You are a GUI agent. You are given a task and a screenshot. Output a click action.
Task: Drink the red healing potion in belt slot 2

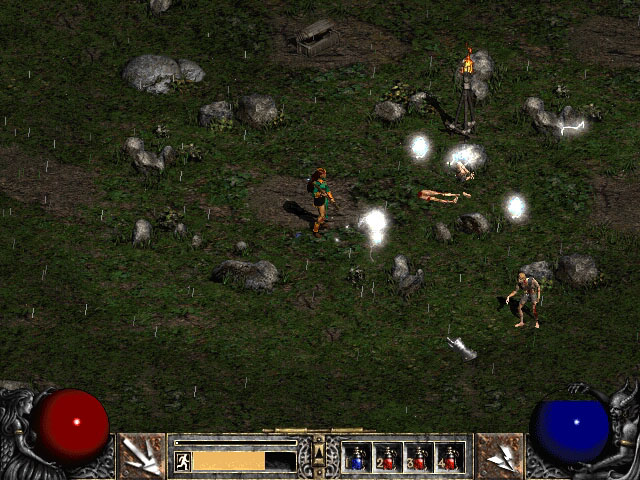tap(388, 458)
